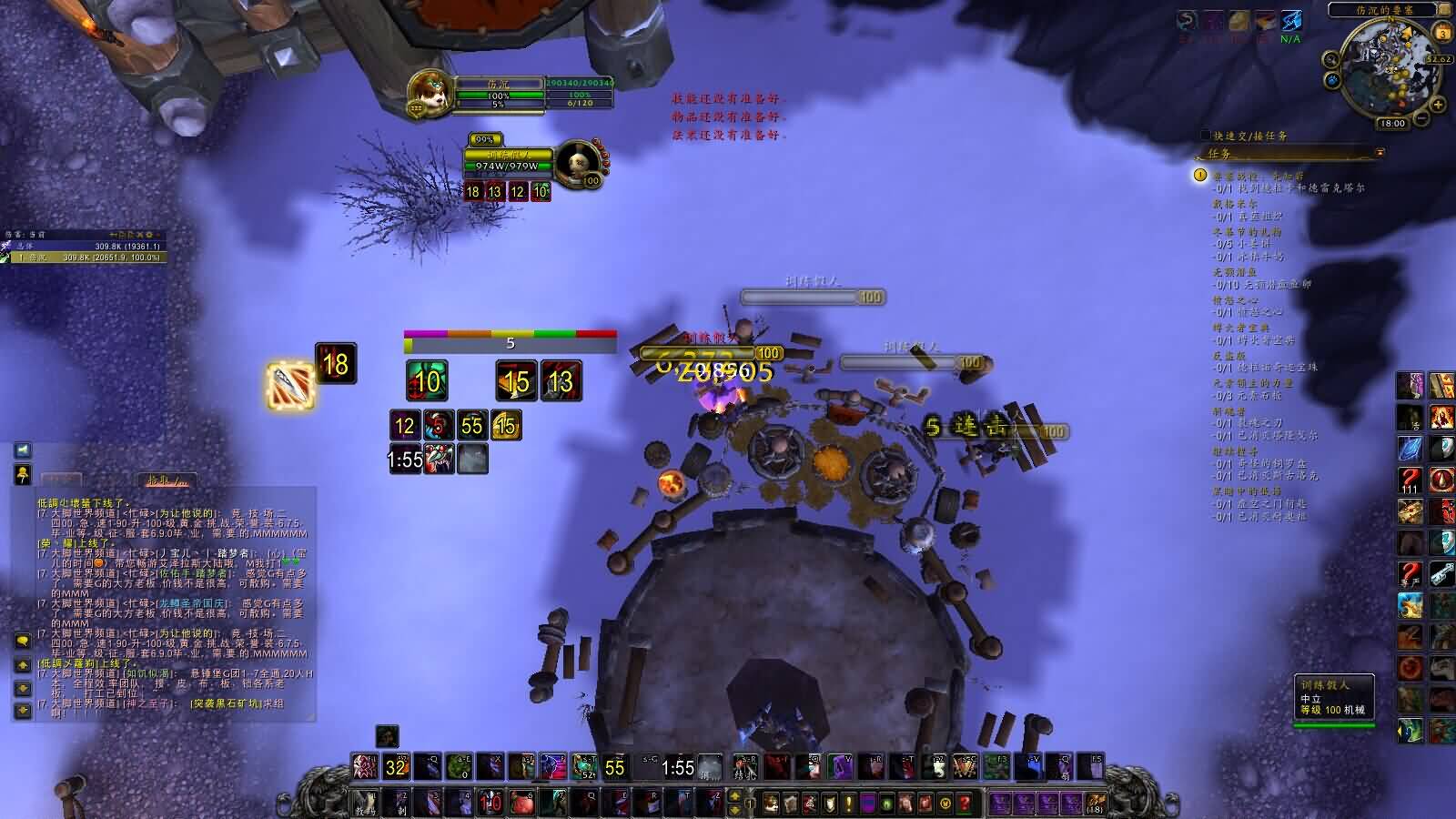Viewport: 1456px width, 819px height.
Task: Toggle the 快速交/接任务 checkbox
Action: 1206,136
